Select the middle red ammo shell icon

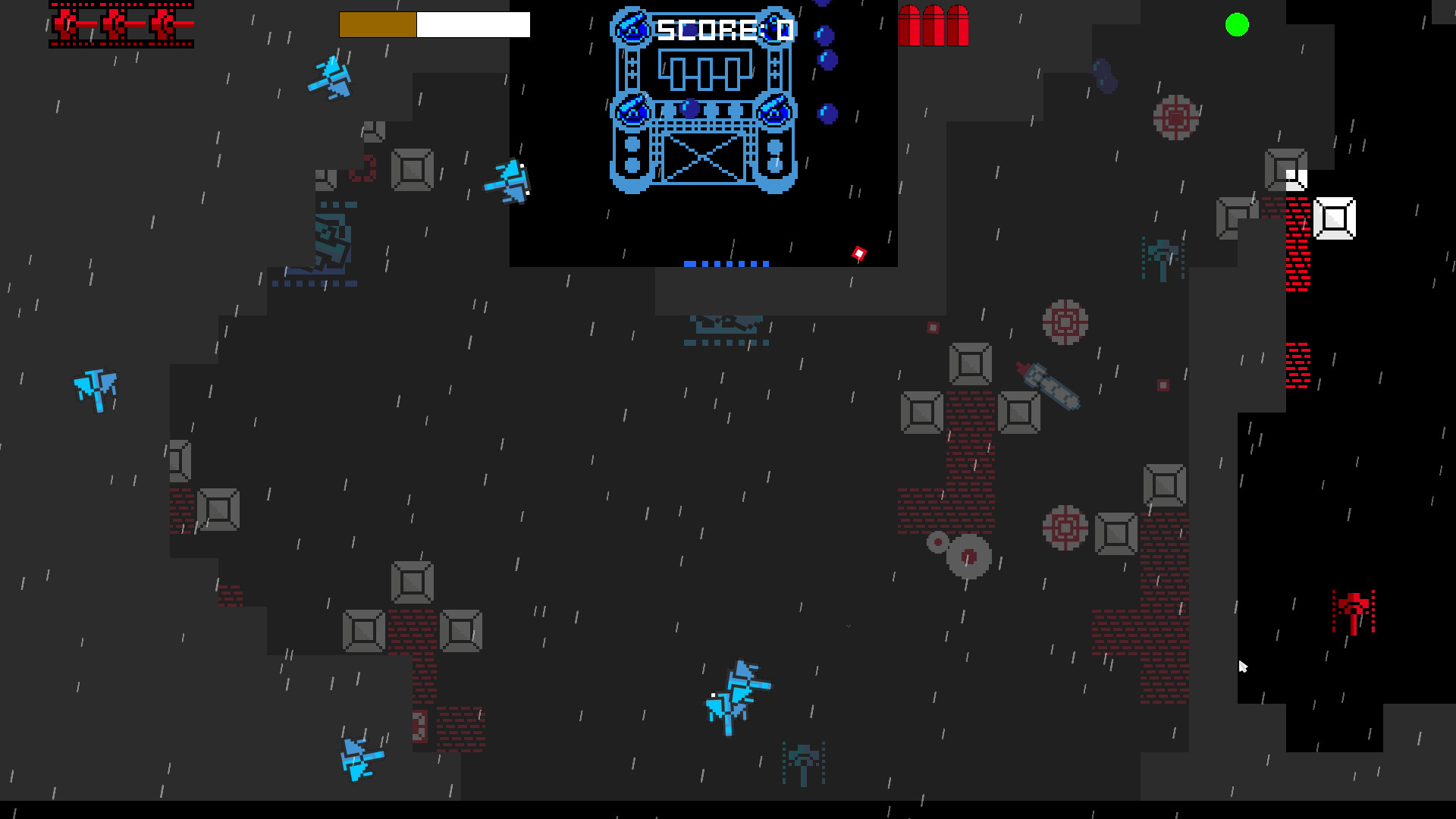933,25
